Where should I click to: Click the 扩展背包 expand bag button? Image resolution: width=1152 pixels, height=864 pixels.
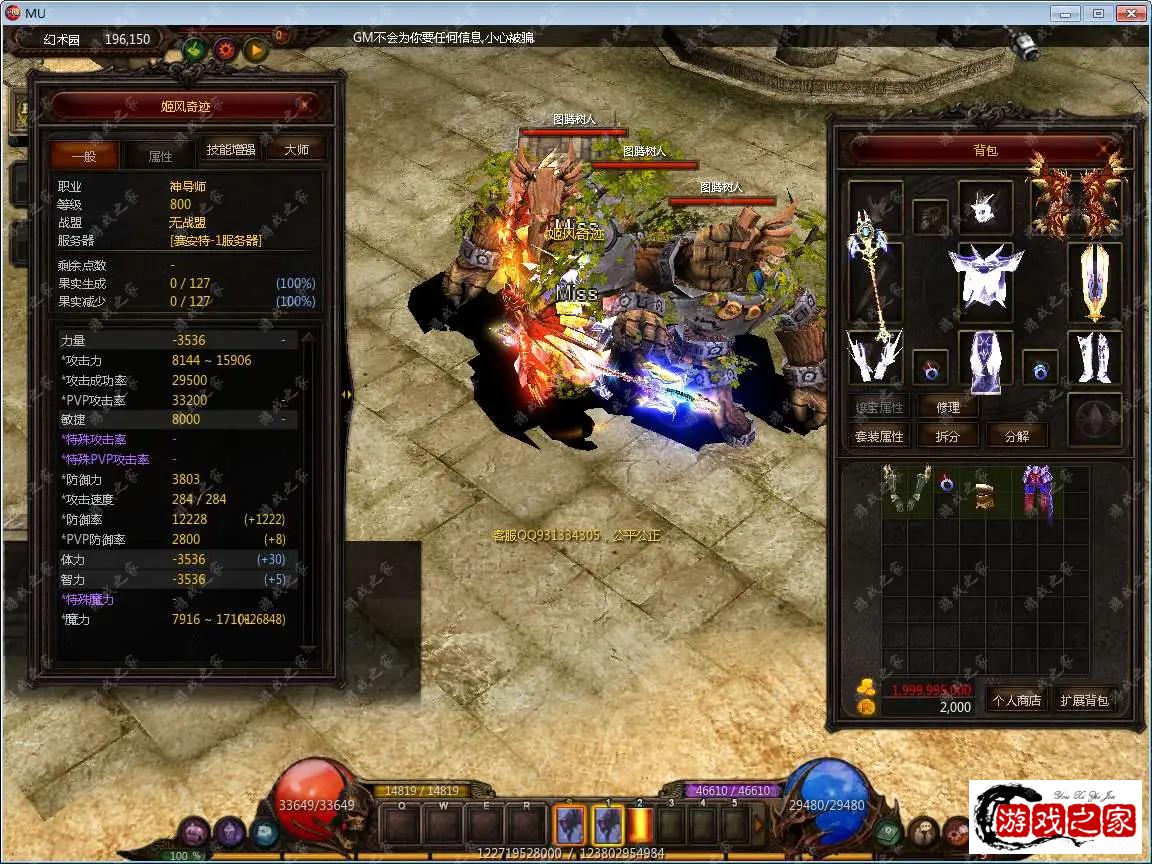1085,700
